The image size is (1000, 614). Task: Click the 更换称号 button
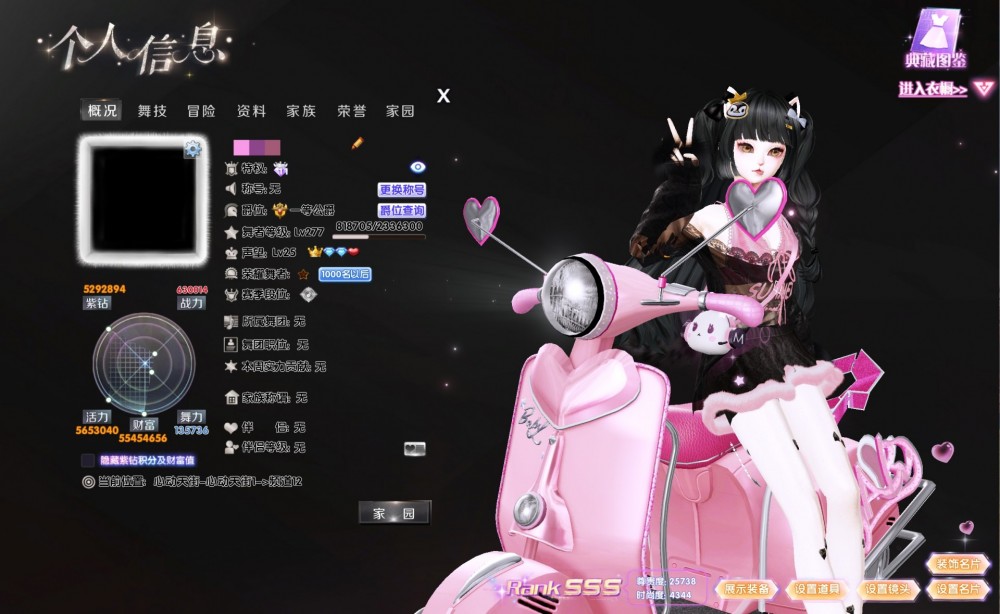[402, 189]
